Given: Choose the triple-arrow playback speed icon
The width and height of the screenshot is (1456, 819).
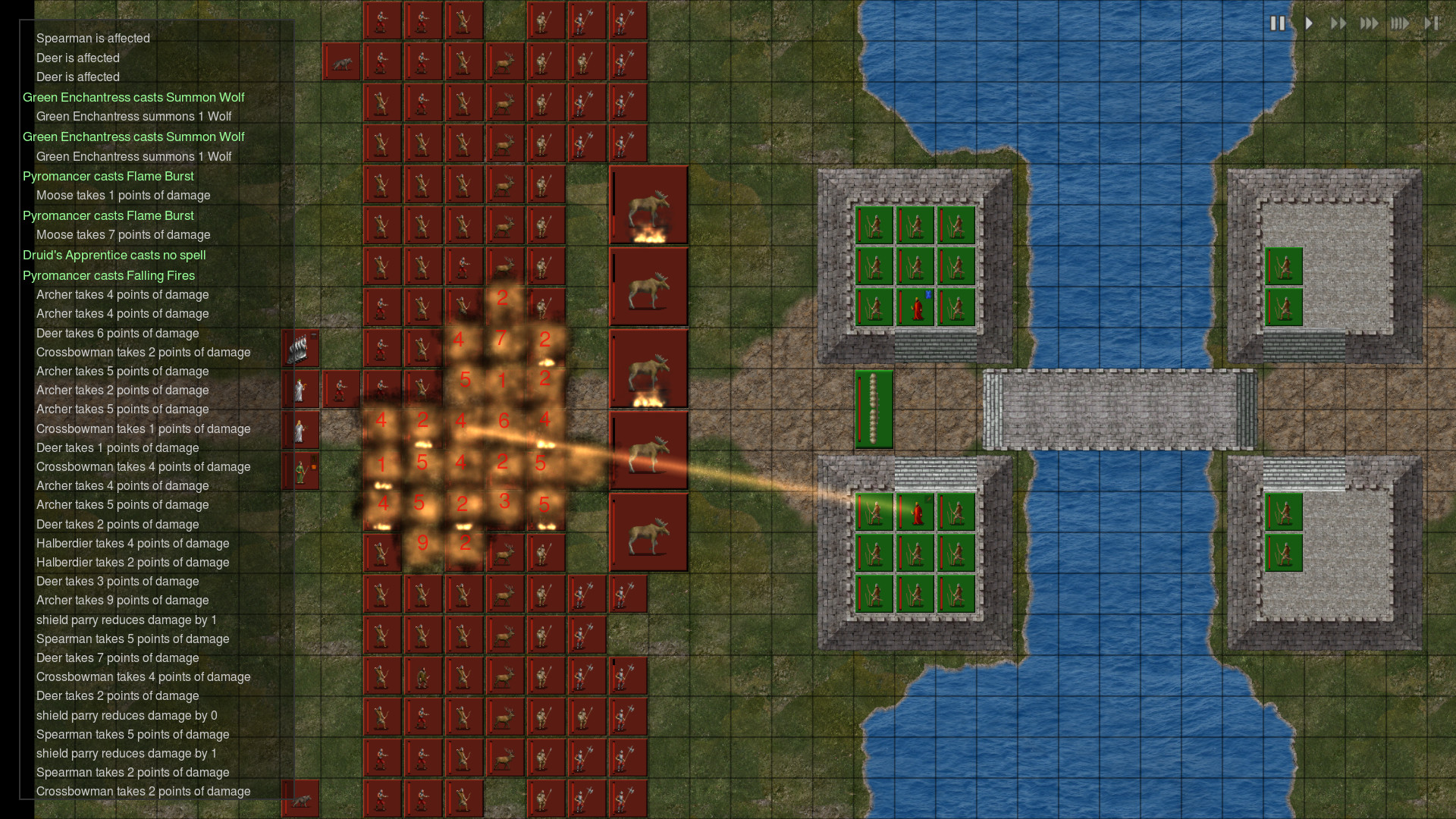Looking at the screenshot, I should coord(1370,24).
